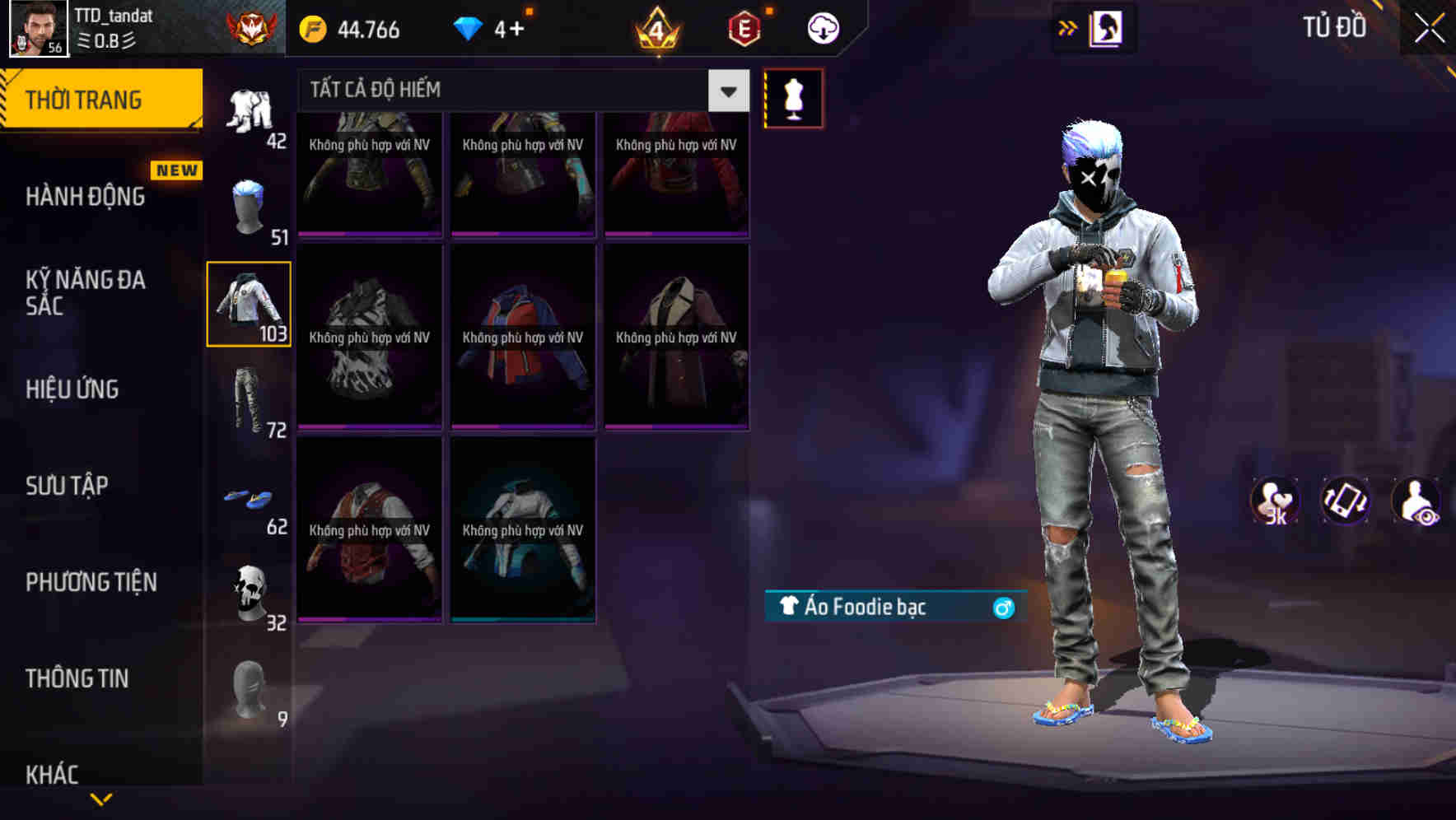Open the SƯU TẬP tab

68,486
